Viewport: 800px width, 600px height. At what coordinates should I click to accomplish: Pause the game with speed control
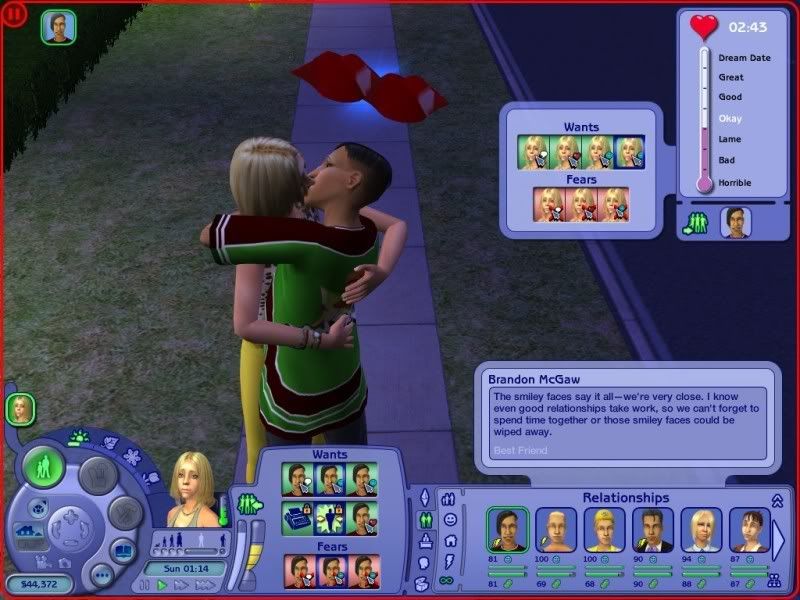146,585
